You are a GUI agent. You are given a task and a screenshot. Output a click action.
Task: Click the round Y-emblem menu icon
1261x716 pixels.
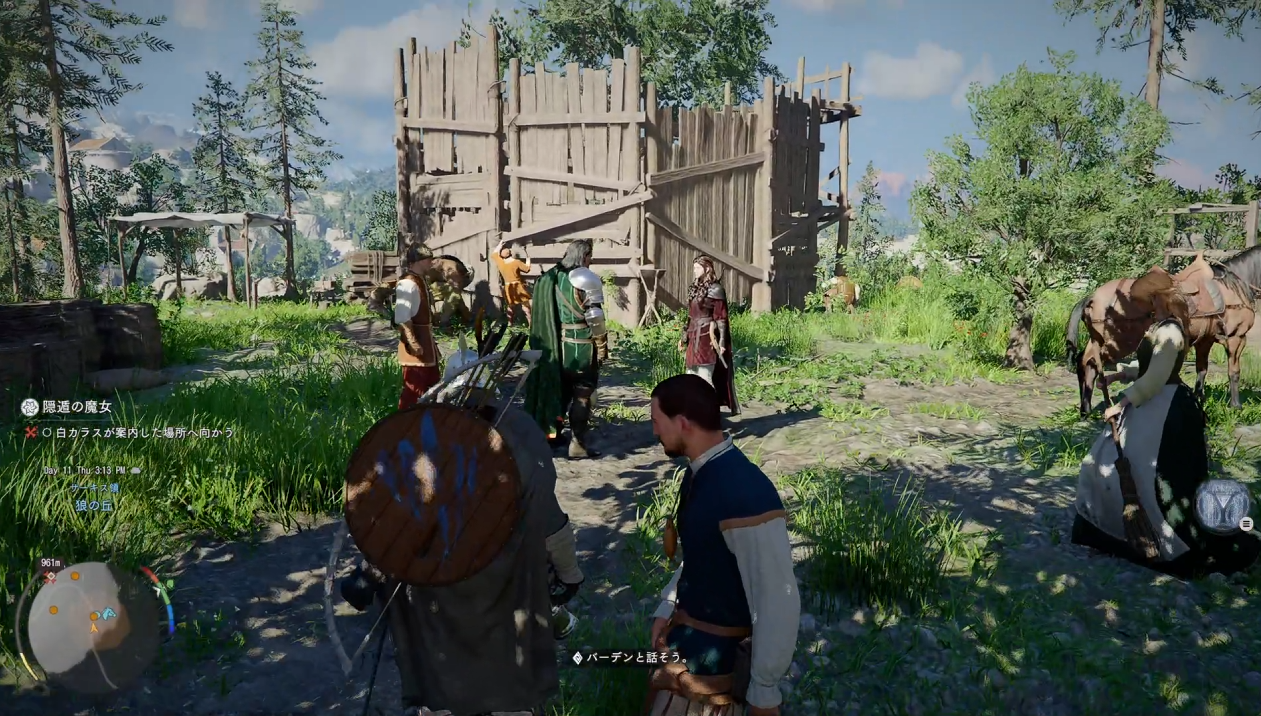(x=1221, y=505)
